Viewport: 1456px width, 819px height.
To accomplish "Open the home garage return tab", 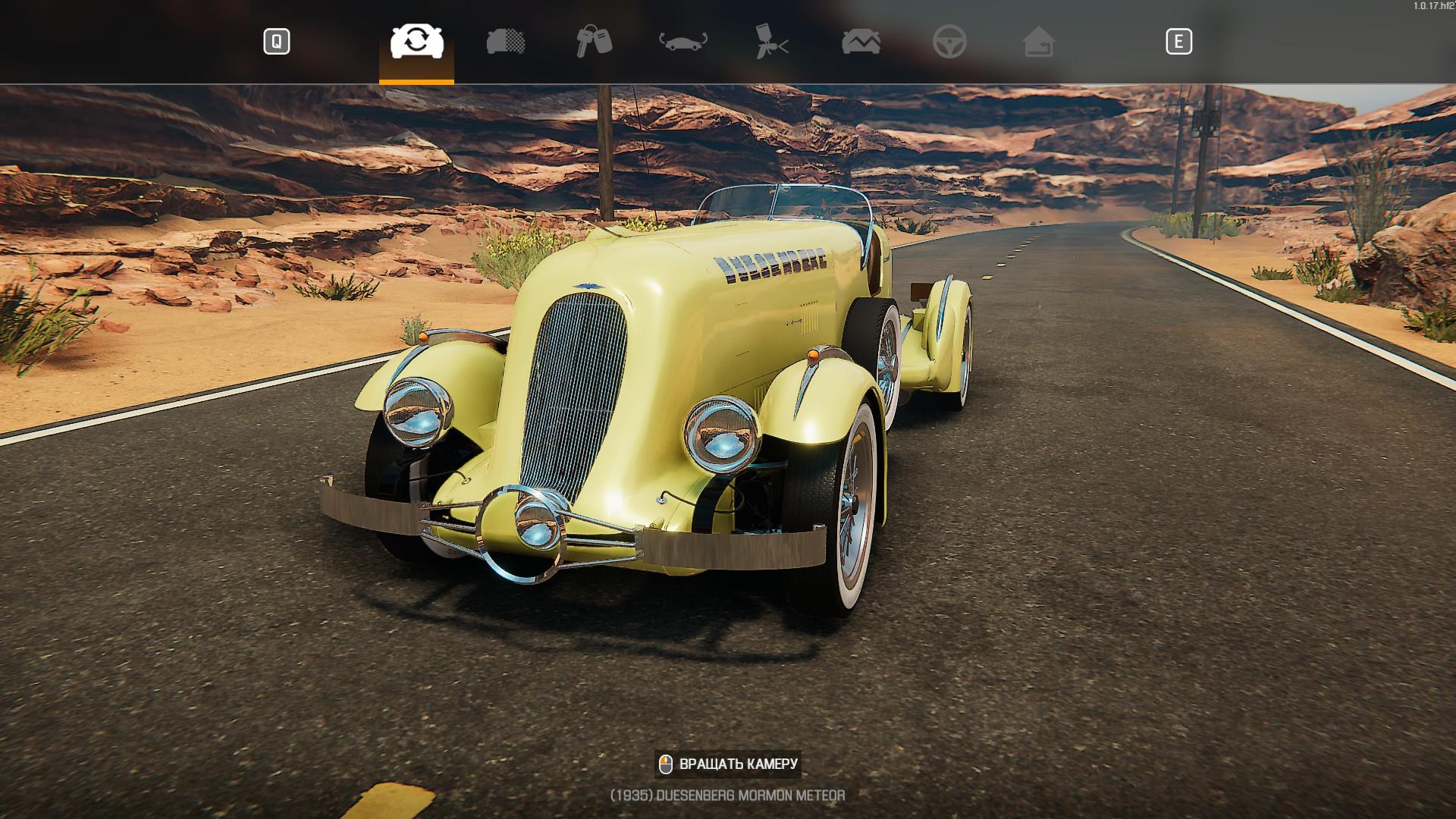I will point(1038,42).
